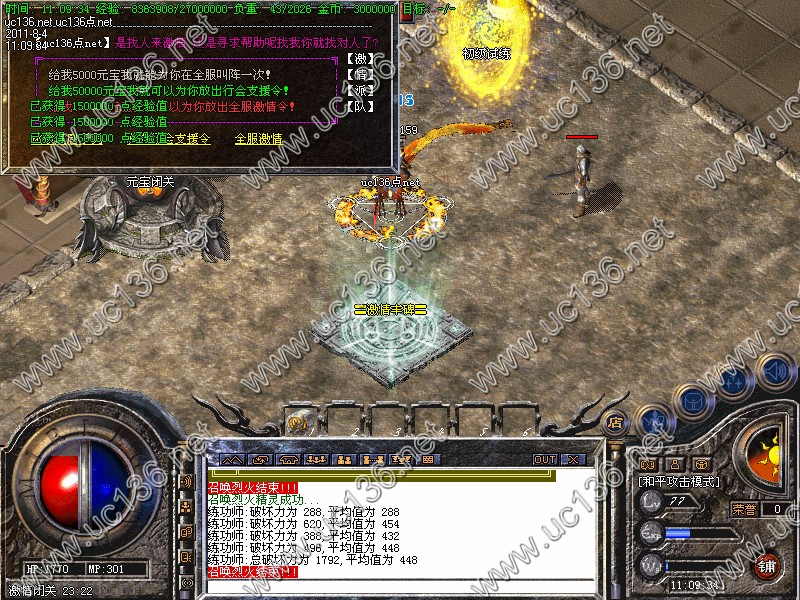Click the 激 shortcut in dialog panel
The image size is (800, 600).
coord(357,59)
